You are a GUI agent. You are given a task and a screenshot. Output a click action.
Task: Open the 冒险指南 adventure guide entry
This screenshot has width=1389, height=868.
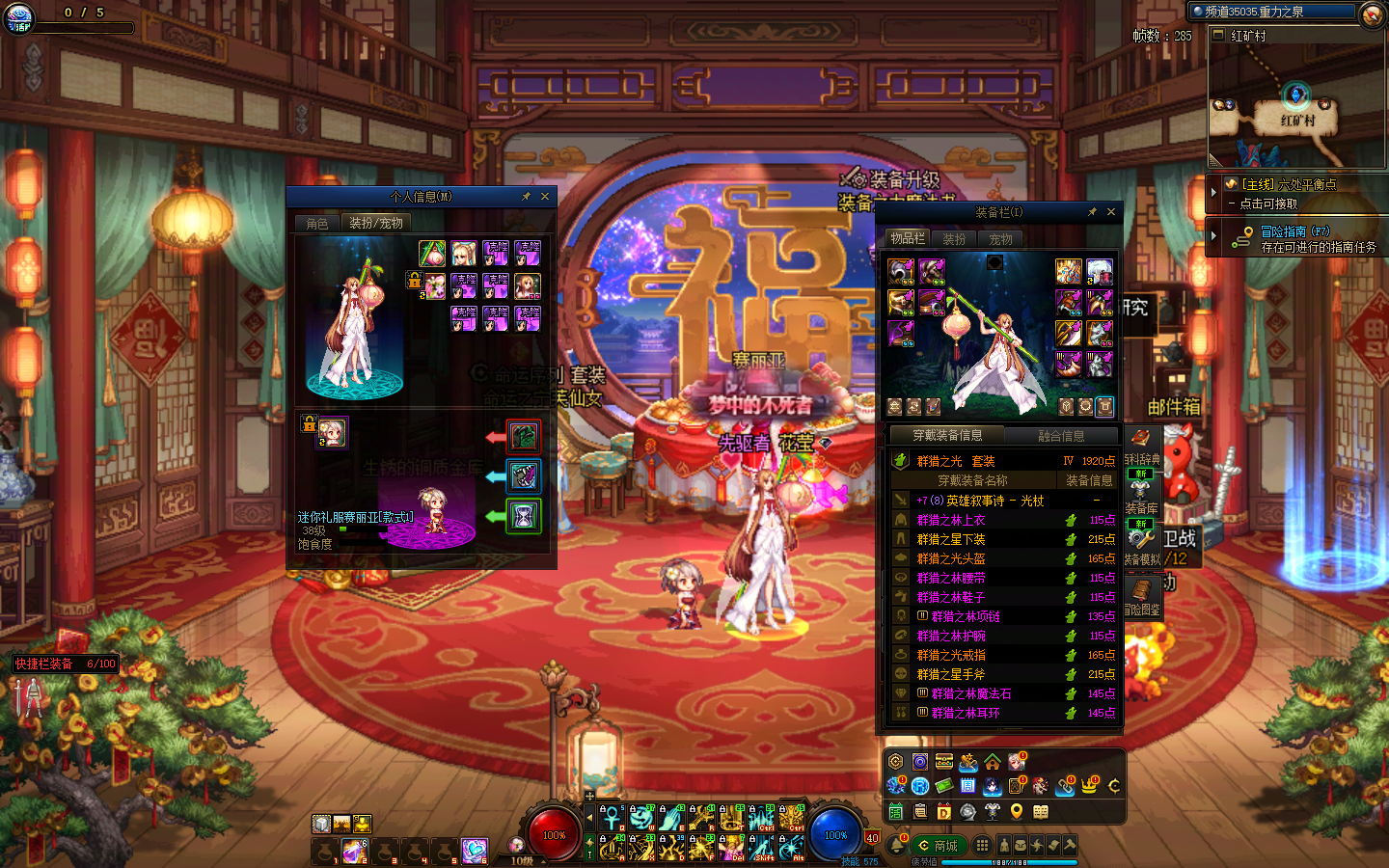[x=1294, y=231]
